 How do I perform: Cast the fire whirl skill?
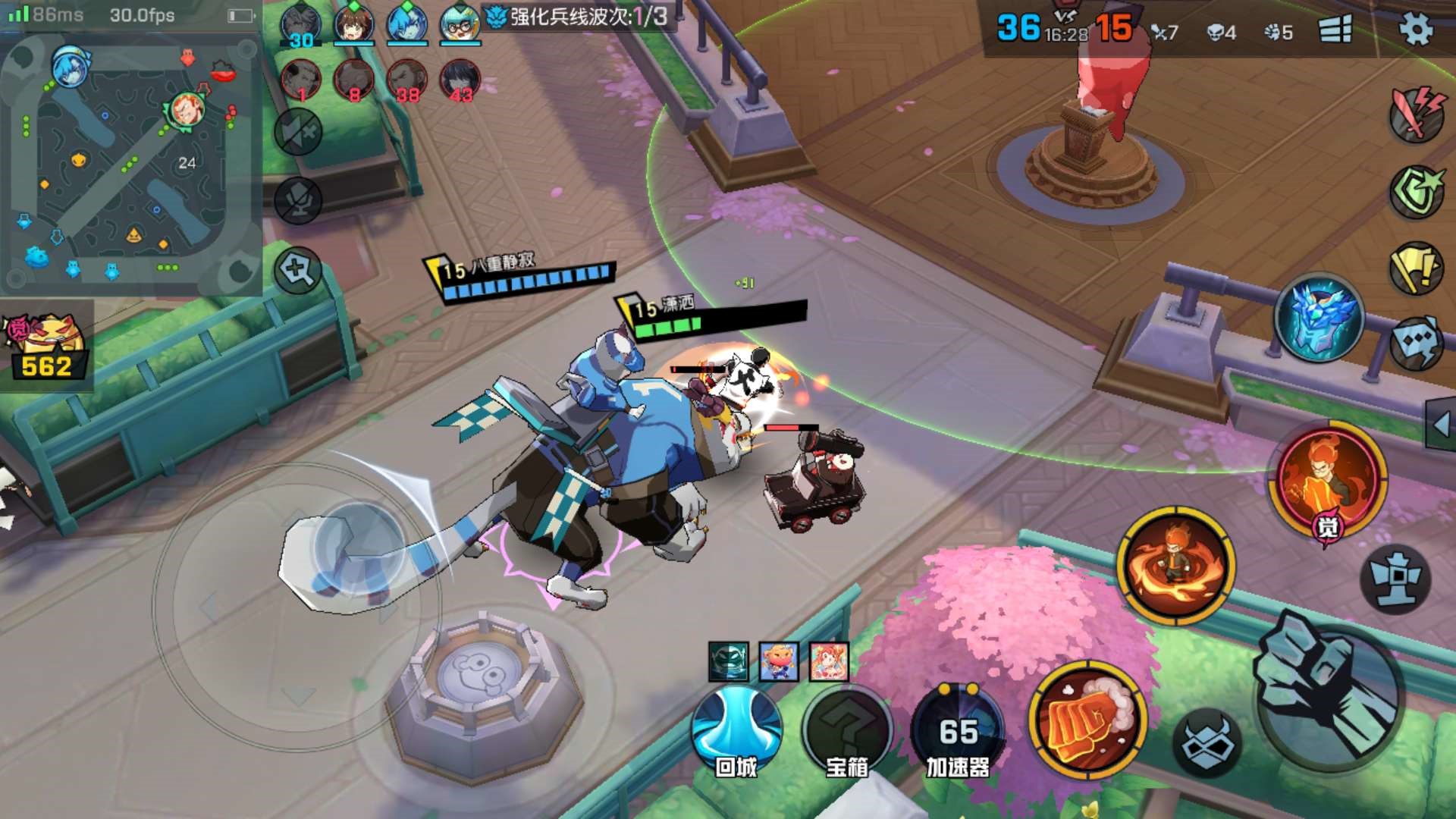[x=1175, y=566]
